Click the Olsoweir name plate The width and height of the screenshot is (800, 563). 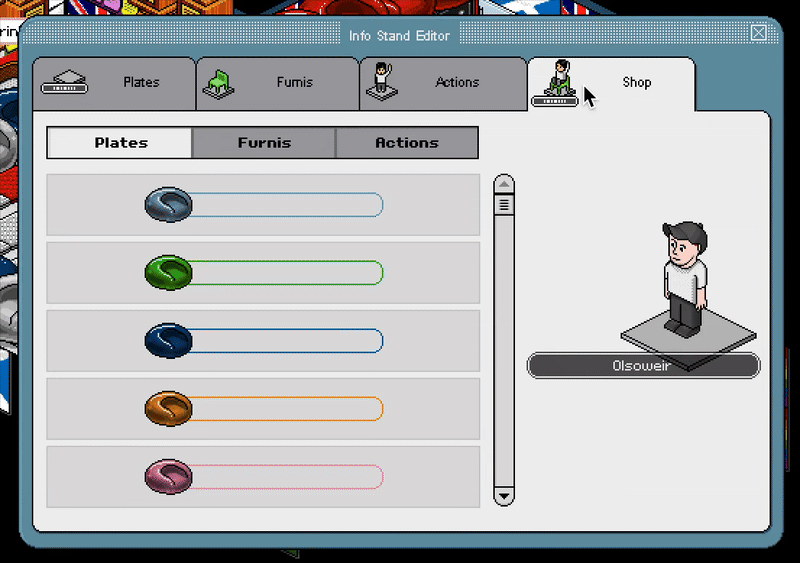click(643, 366)
